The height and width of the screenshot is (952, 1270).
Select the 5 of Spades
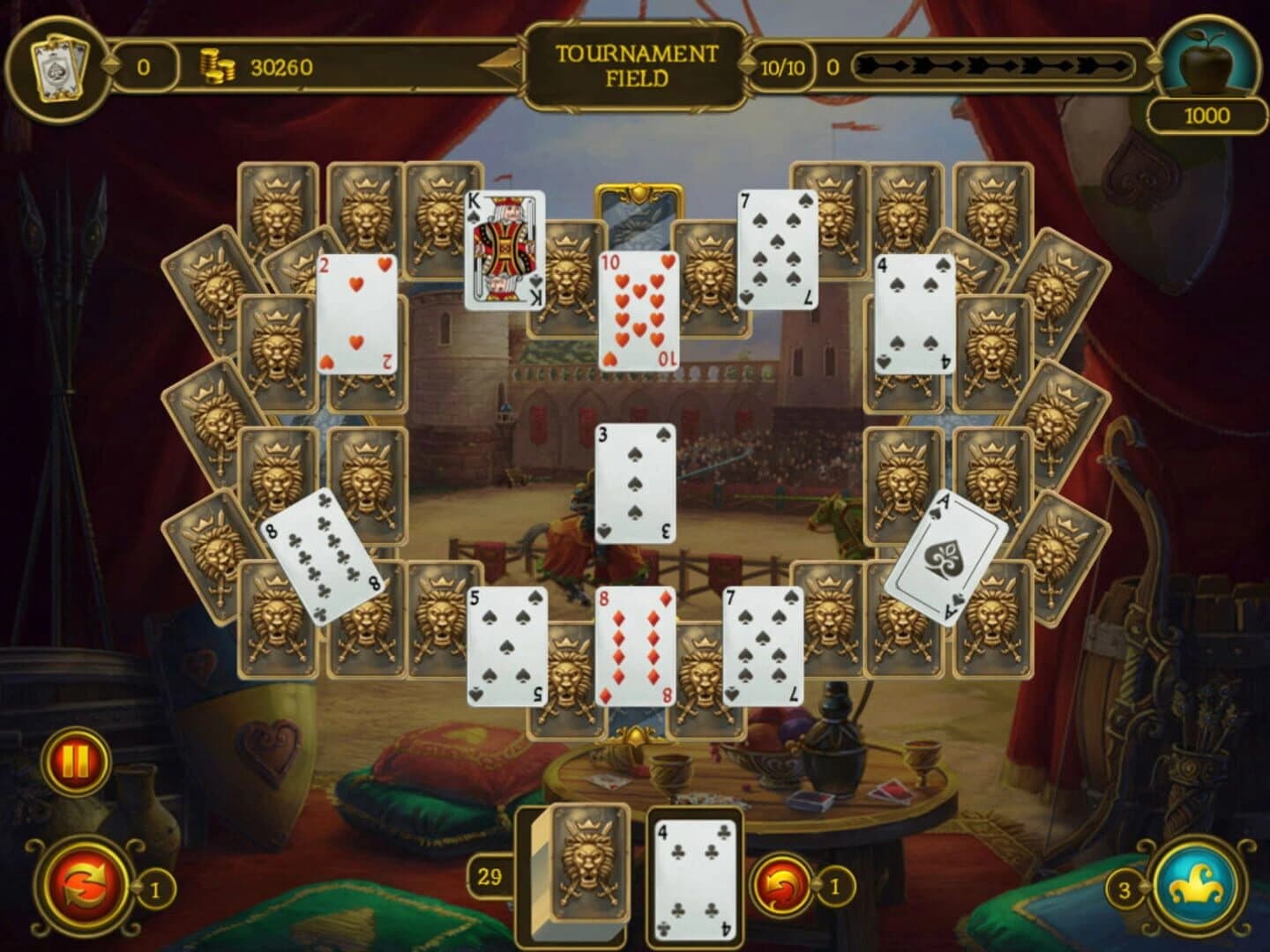(x=504, y=646)
